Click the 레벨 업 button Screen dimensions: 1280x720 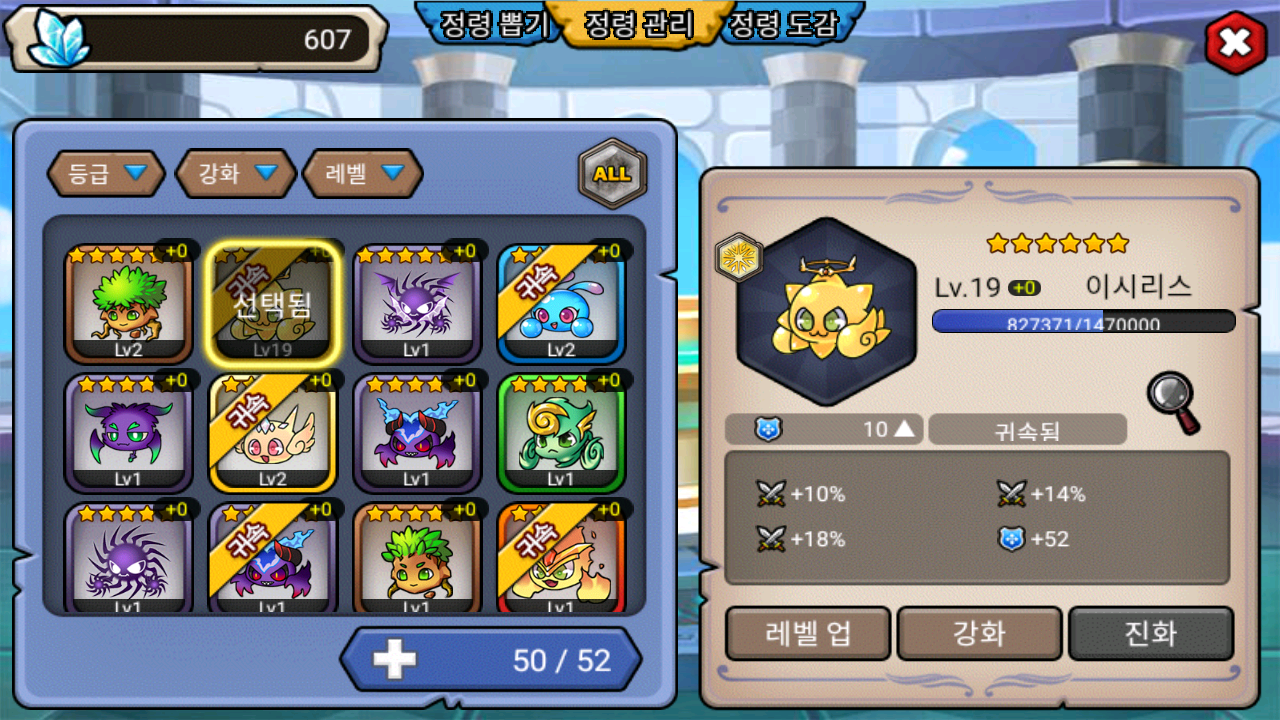[808, 634]
